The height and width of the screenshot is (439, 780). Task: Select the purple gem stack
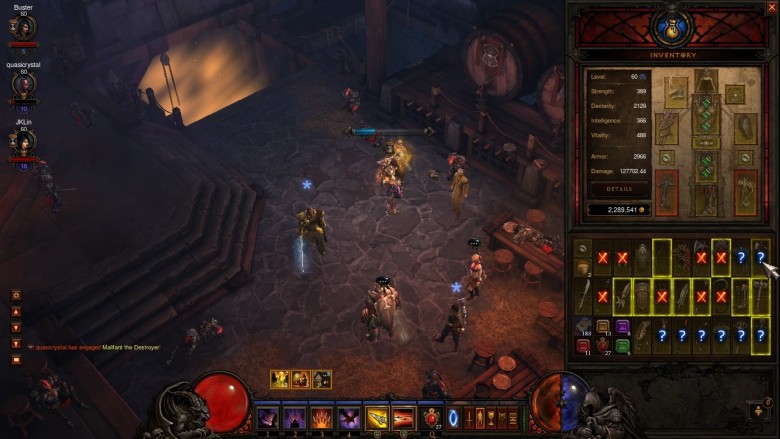click(x=622, y=327)
